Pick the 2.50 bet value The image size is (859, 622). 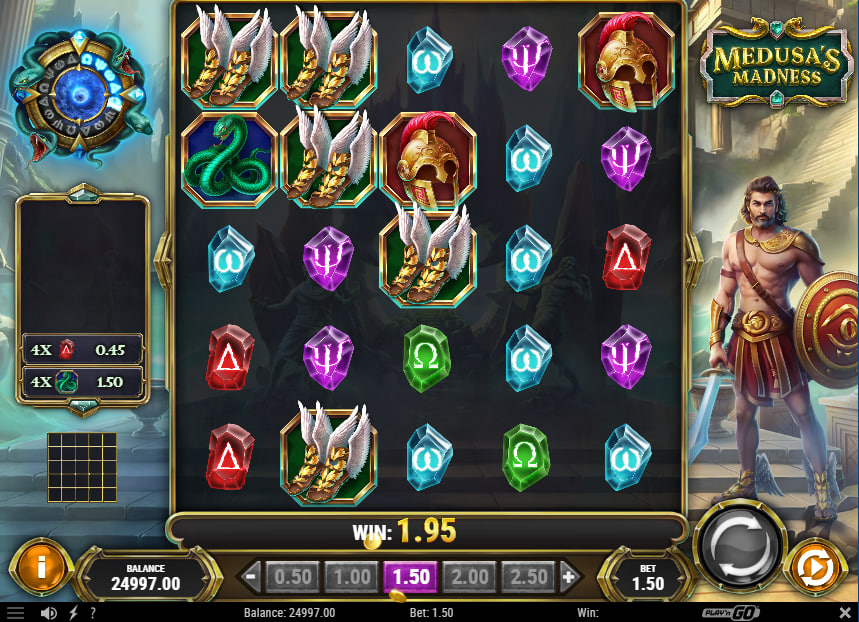[529, 576]
